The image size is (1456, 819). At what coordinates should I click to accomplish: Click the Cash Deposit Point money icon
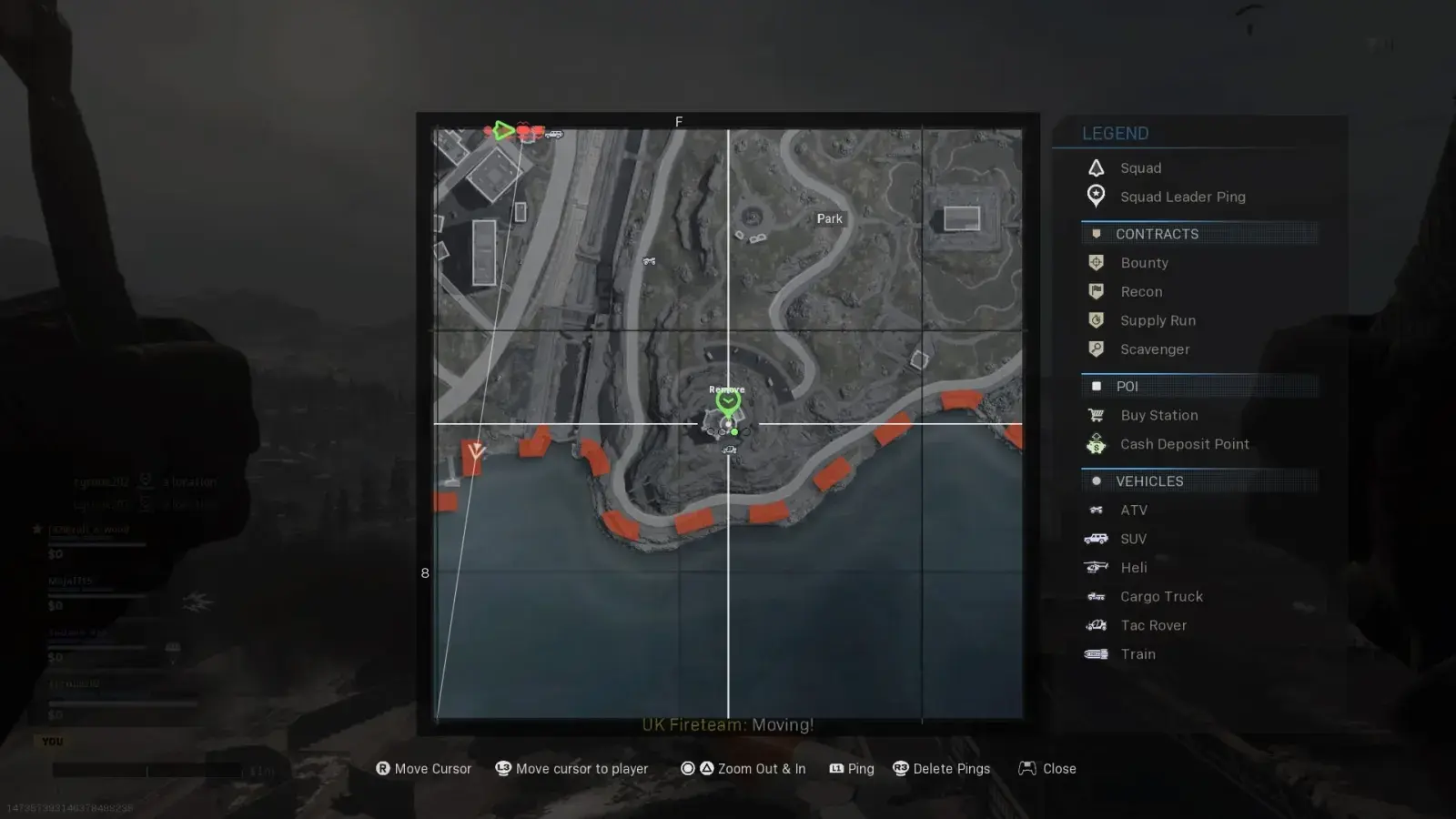point(1097,444)
